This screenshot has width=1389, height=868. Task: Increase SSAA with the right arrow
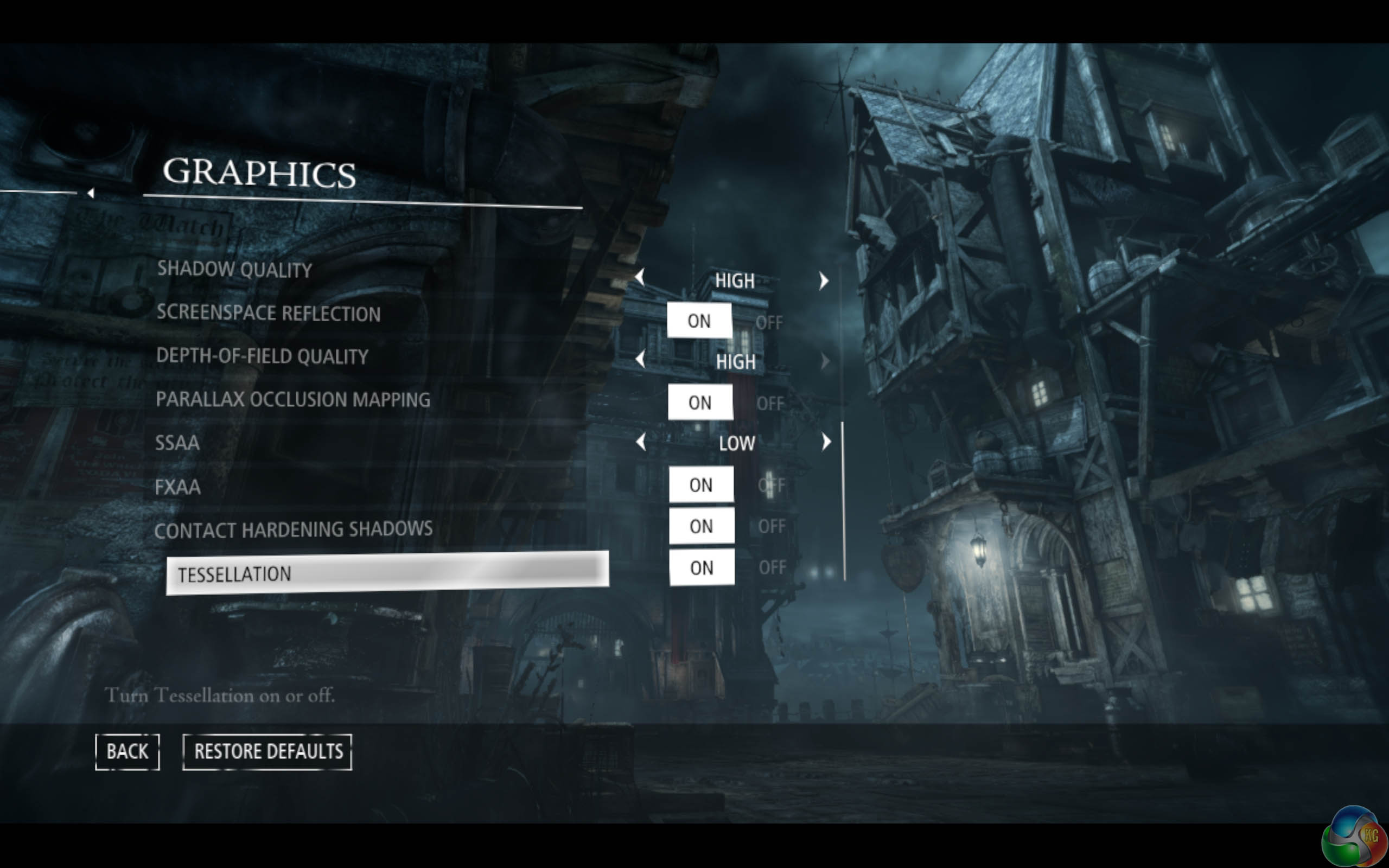(x=826, y=442)
